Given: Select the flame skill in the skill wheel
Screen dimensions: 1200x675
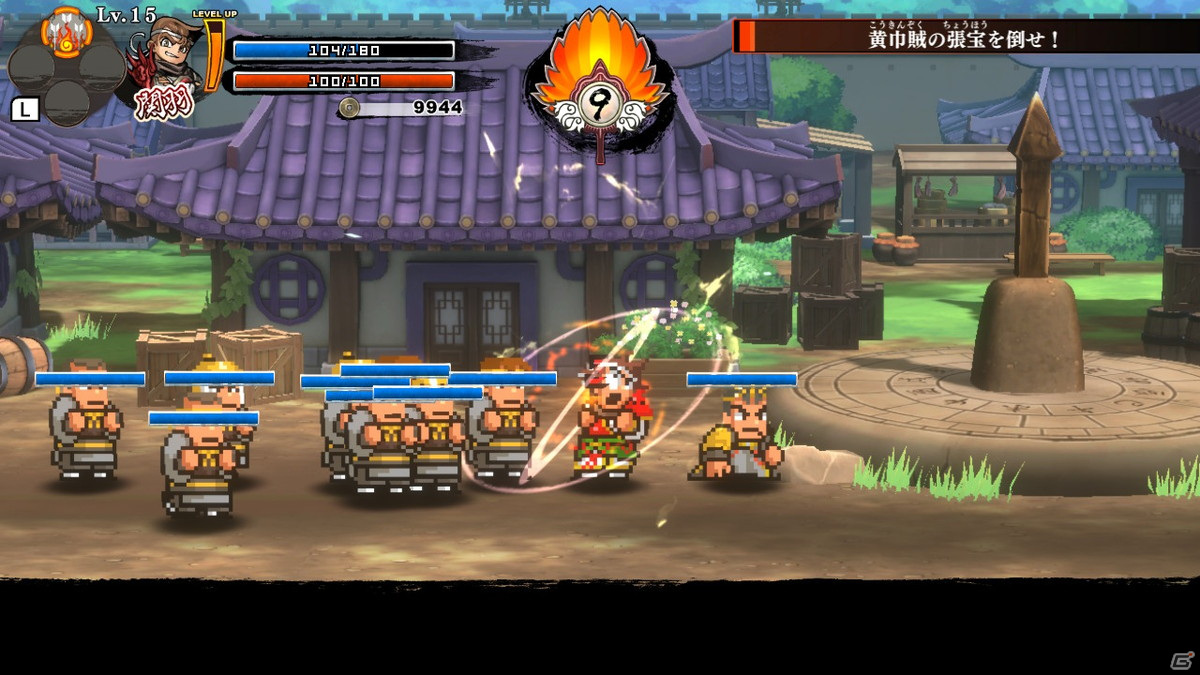Looking at the screenshot, I should click(x=66, y=34).
